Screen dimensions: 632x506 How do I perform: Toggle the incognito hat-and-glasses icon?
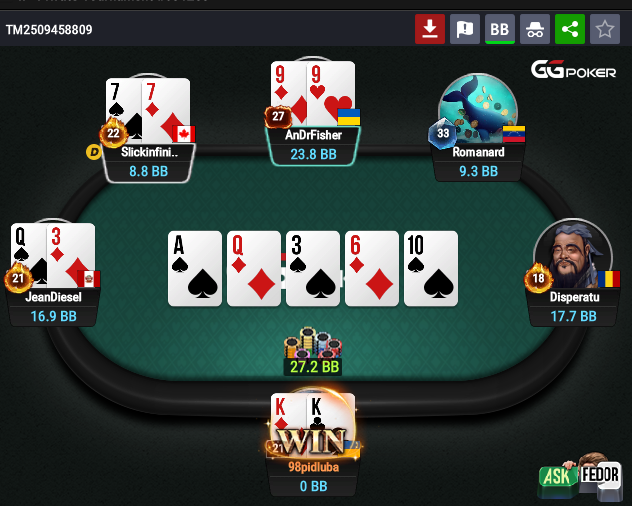coord(535,29)
